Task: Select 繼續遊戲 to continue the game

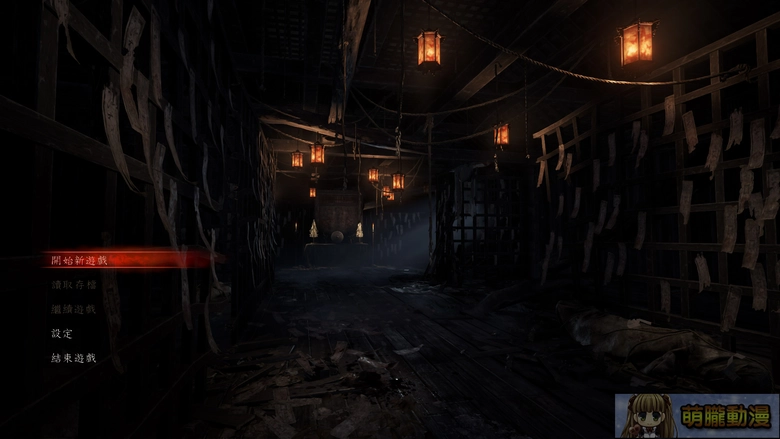Action: (74, 309)
